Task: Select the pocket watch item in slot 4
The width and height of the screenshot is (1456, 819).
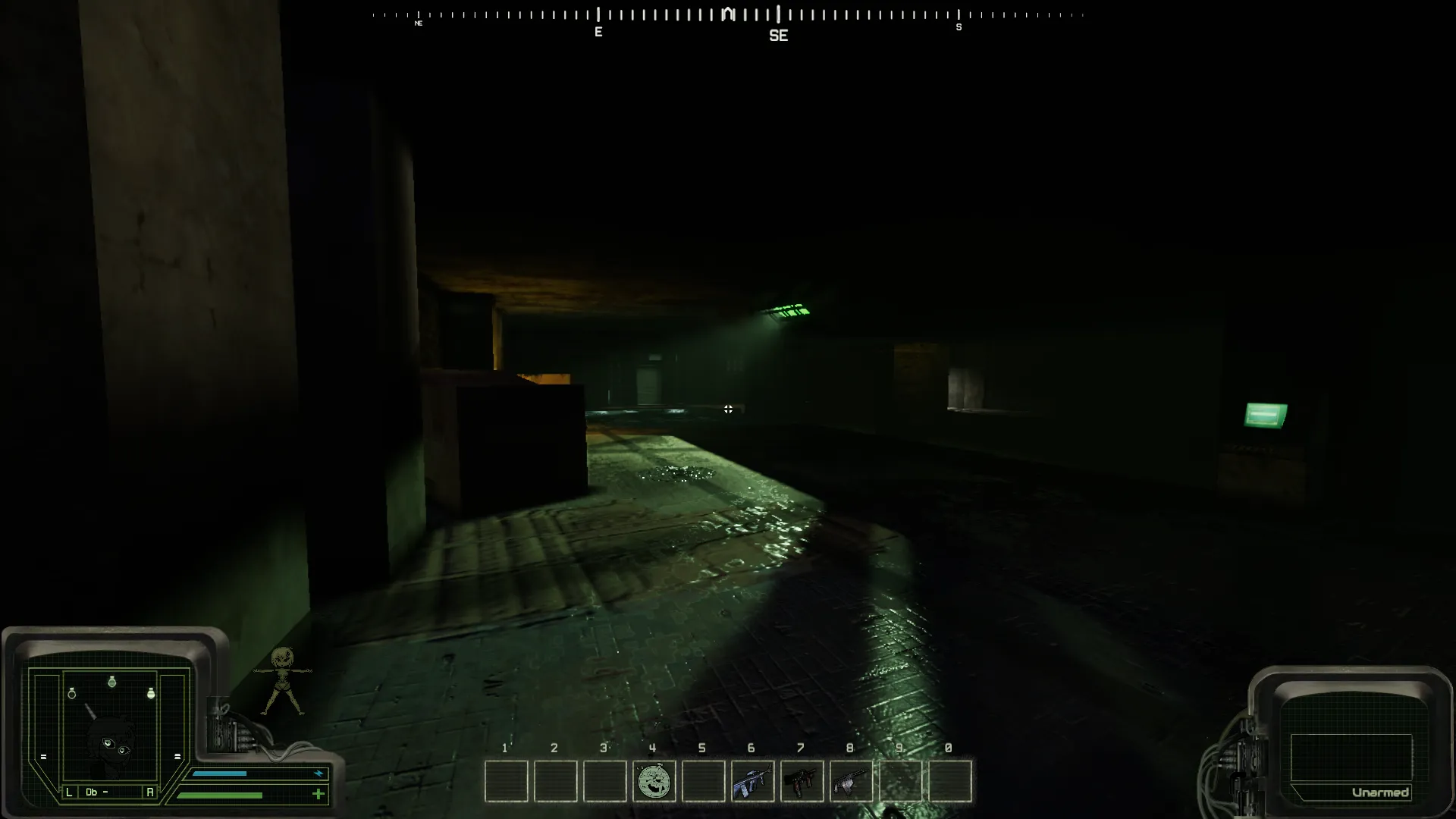Action: pos(655,782)
